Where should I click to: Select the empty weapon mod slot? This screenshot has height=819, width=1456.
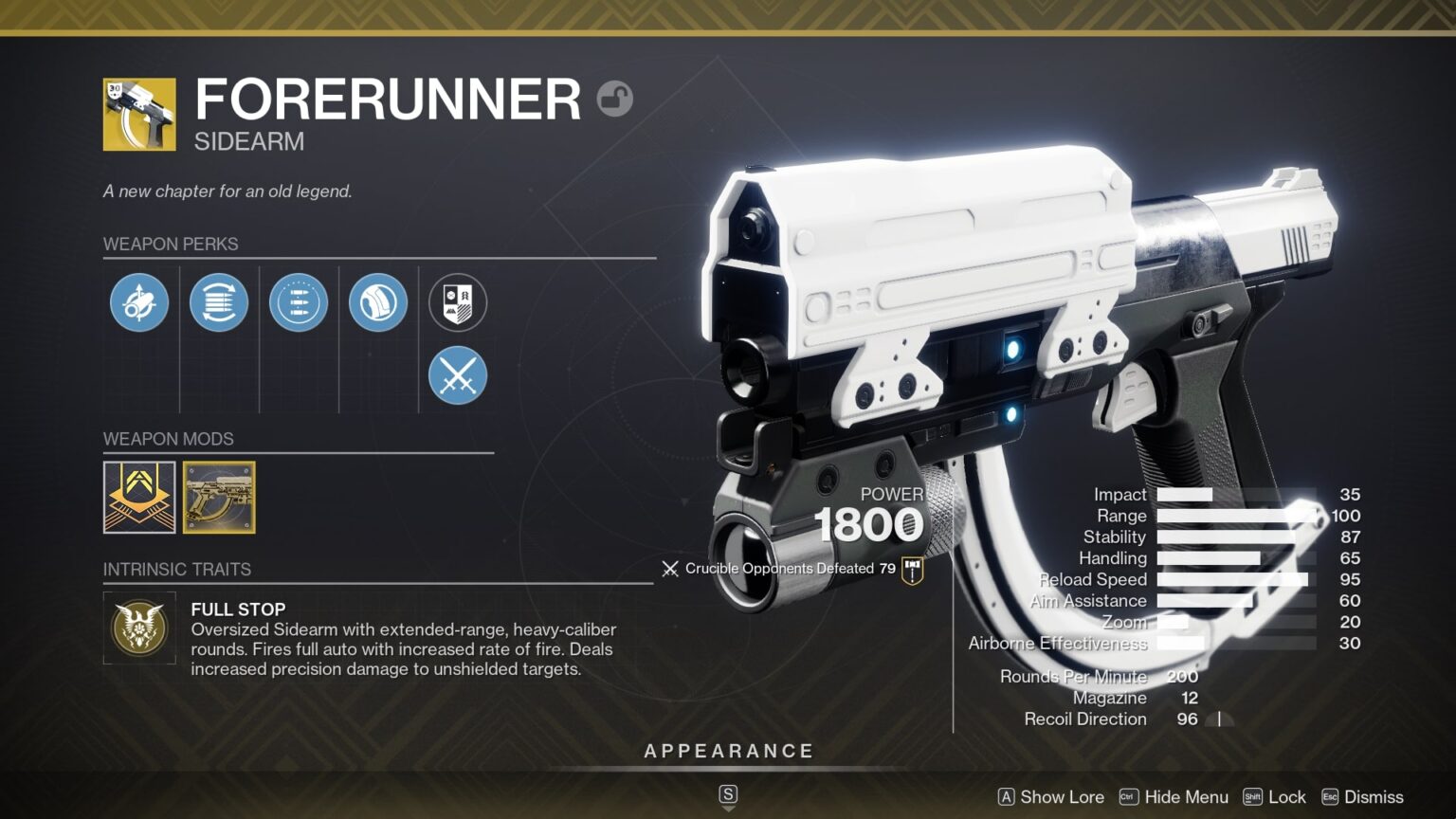click(x=137, y=498)
